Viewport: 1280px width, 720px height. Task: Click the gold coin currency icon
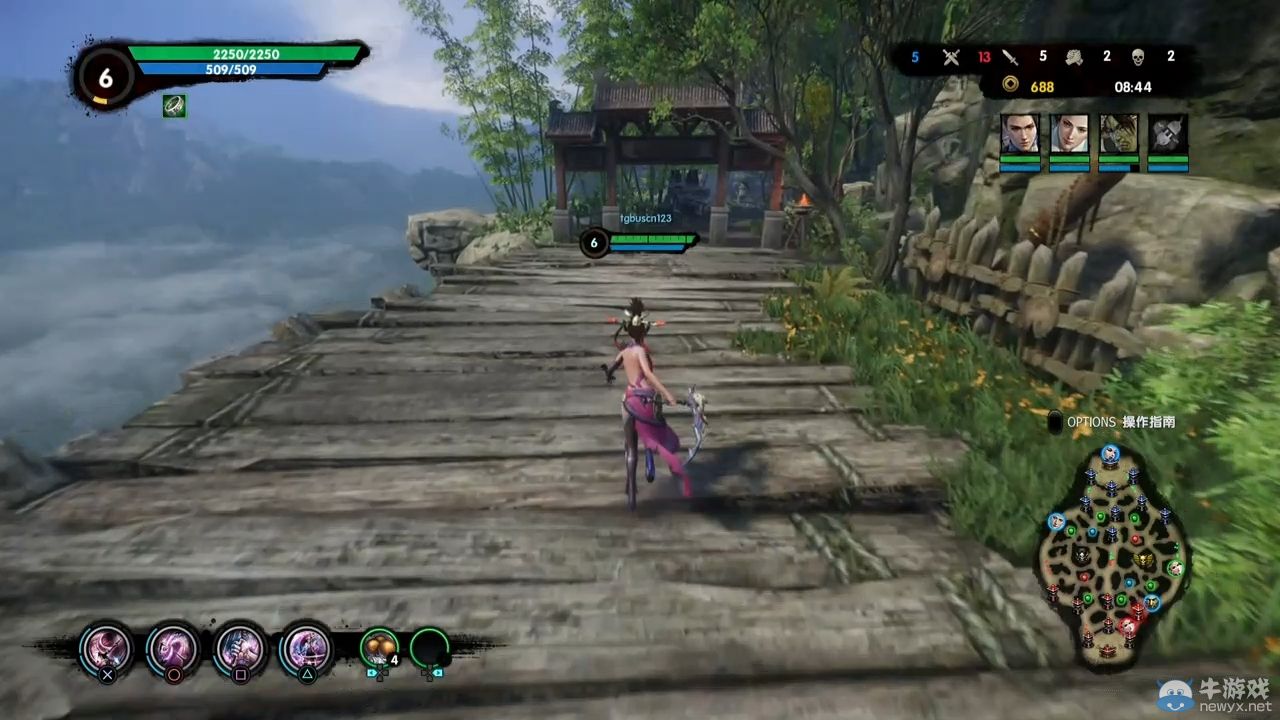pyautogui.click(x=1010, y=87)
